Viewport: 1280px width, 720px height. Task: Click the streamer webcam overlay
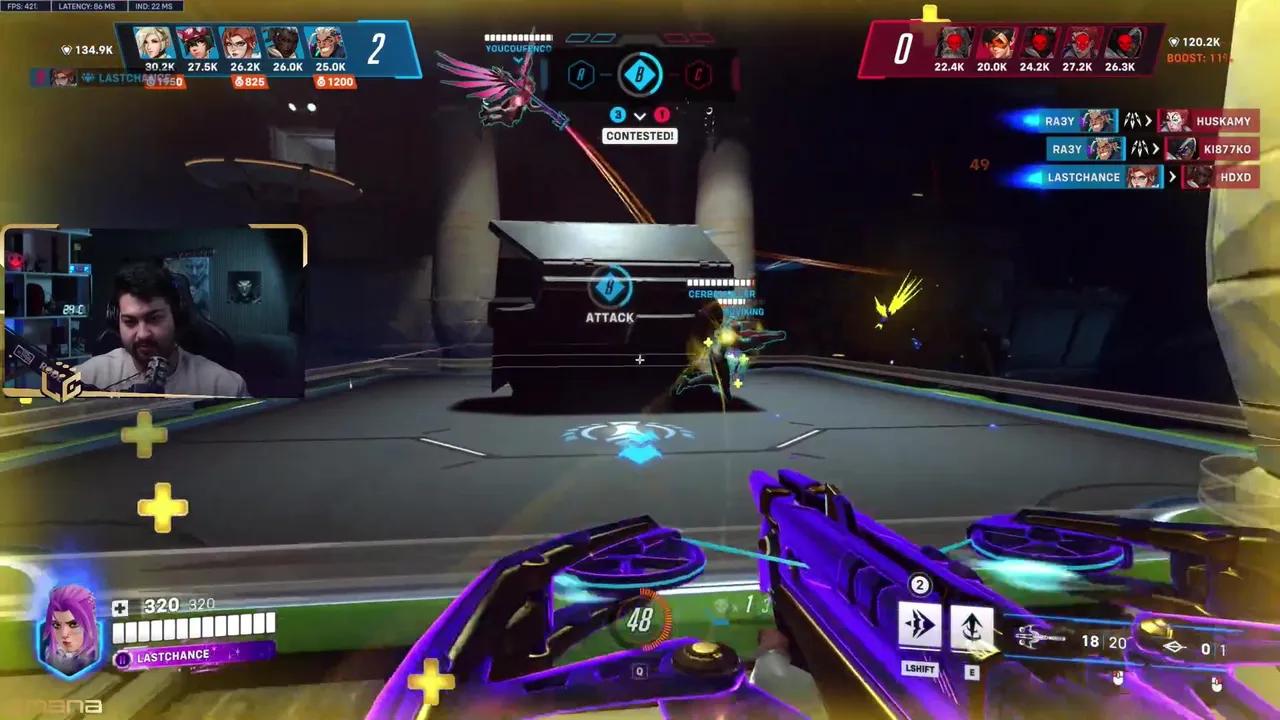point(154,312)
